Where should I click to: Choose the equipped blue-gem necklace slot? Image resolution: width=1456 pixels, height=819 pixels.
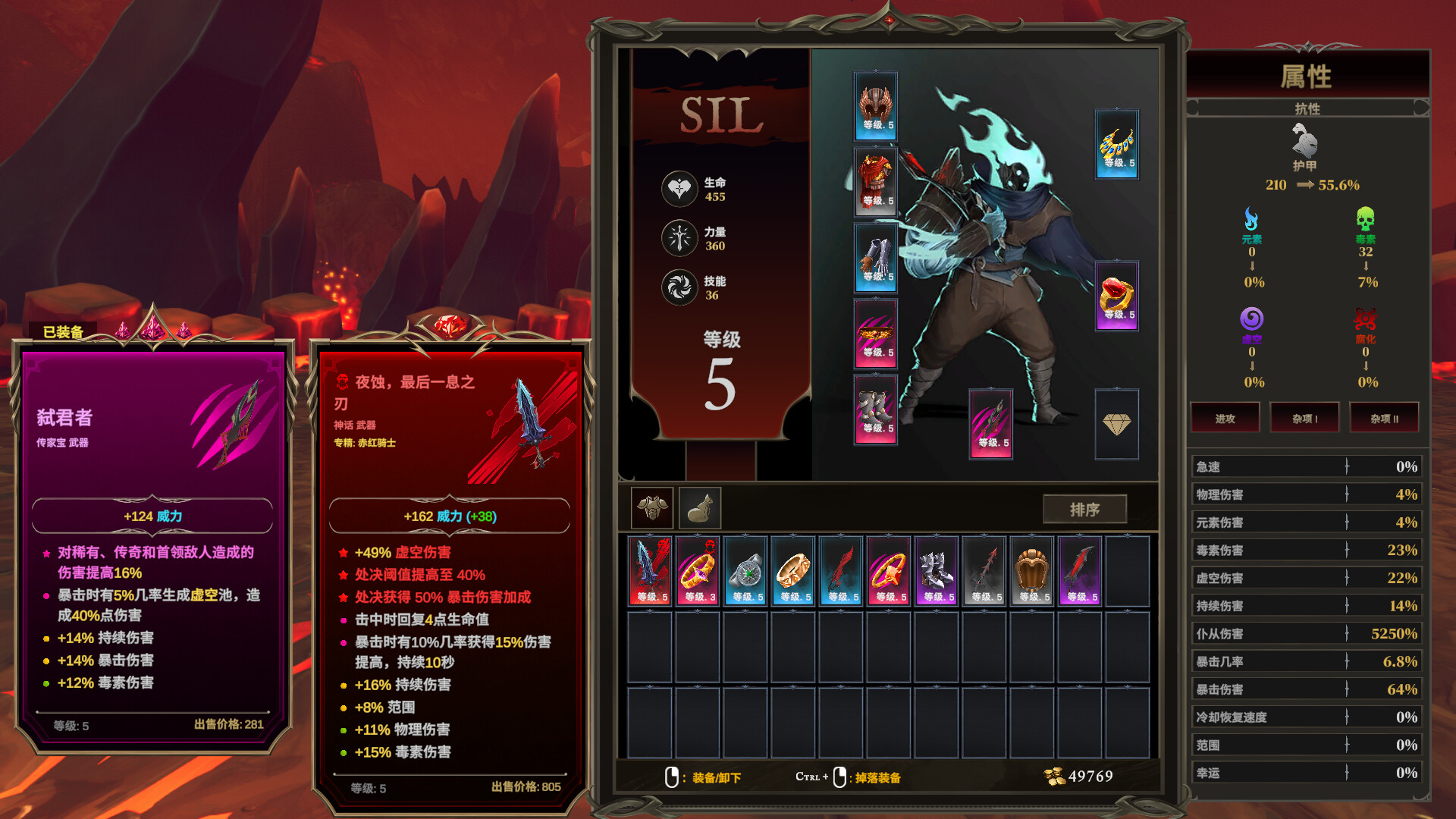pos(1117,144)
